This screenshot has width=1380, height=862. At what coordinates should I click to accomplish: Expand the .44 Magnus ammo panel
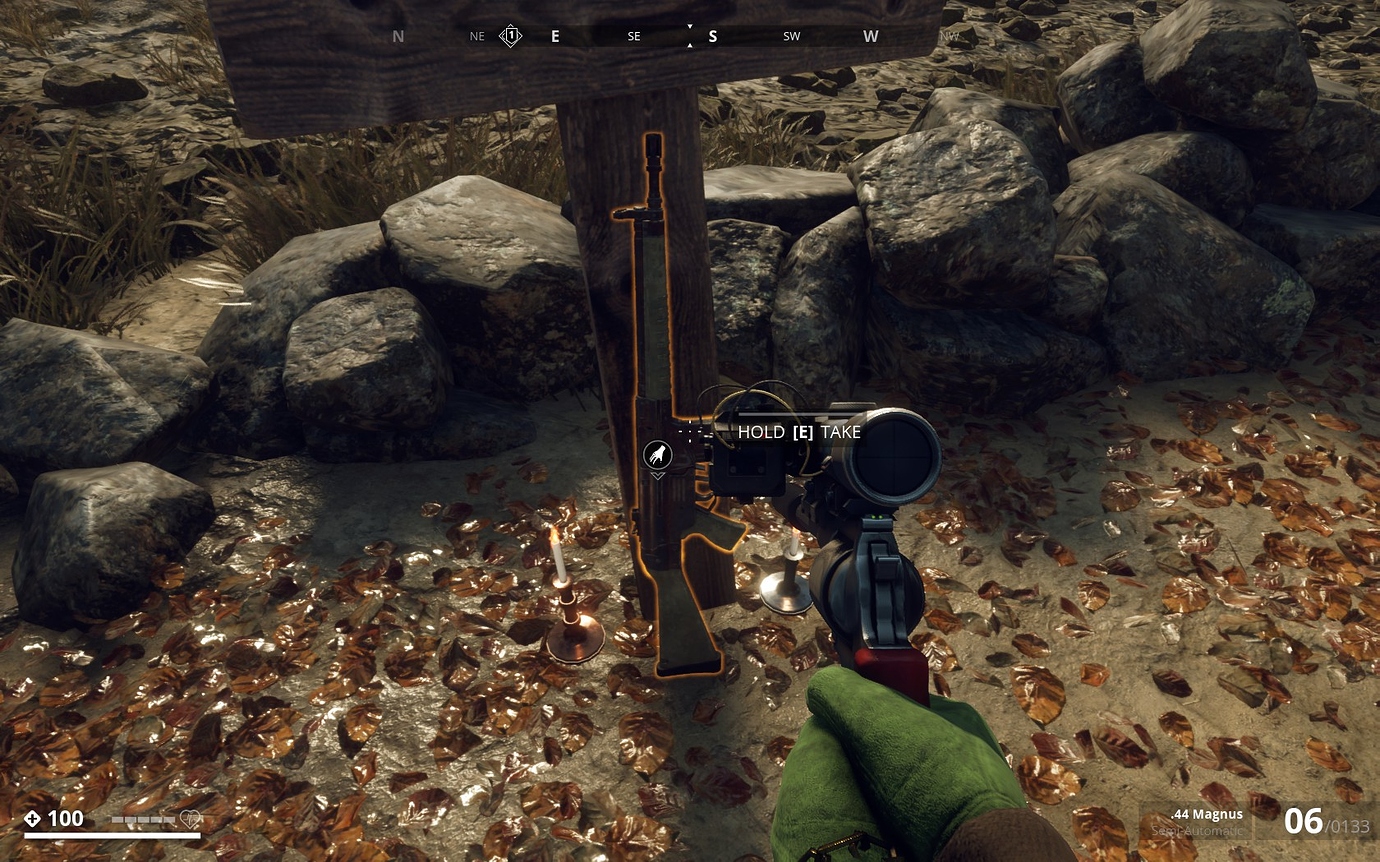[x=1205, y=815]
